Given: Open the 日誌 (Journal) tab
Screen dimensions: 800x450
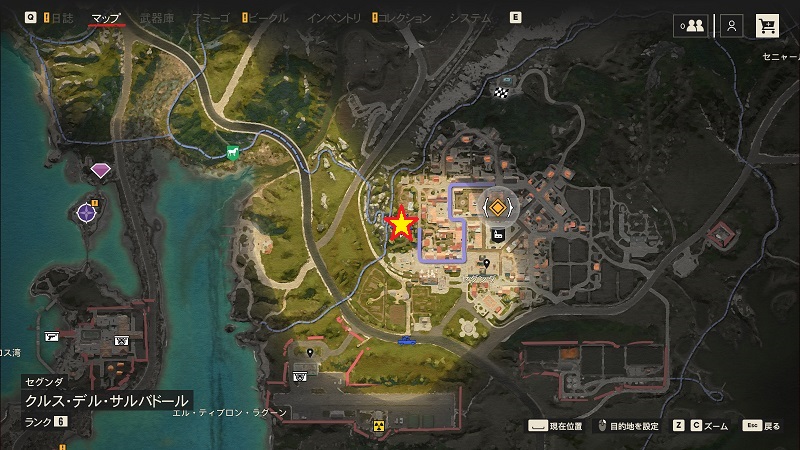Looking at the screenshot, I should [61, 17].
